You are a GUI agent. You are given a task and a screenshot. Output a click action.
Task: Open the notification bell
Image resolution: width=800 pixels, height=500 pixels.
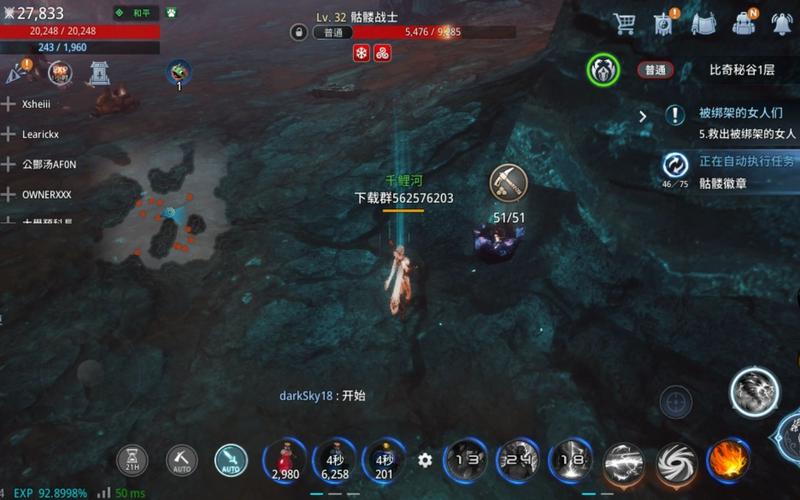(781, 23)
